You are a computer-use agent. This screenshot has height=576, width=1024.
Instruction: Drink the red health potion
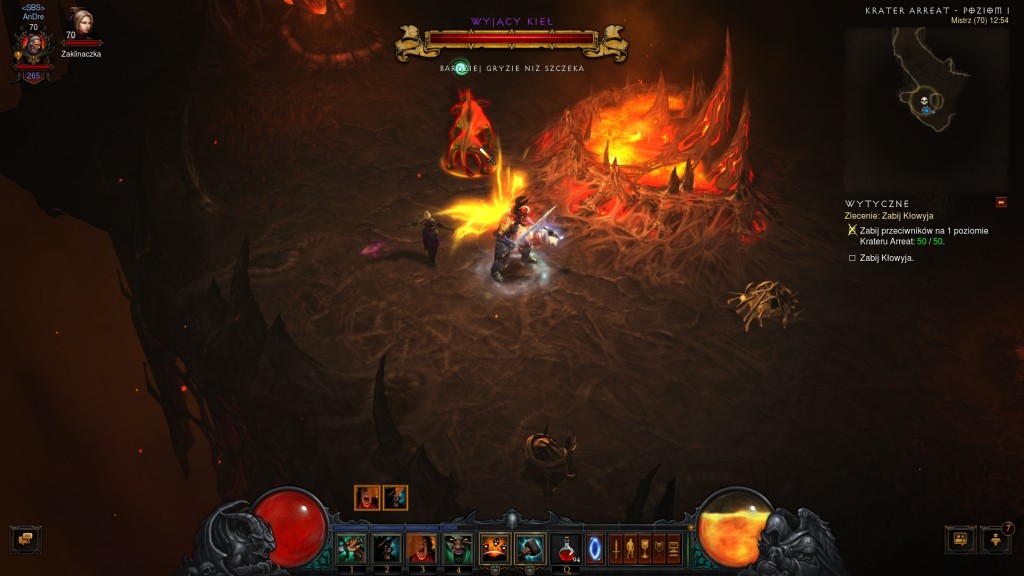click(567, 548)
